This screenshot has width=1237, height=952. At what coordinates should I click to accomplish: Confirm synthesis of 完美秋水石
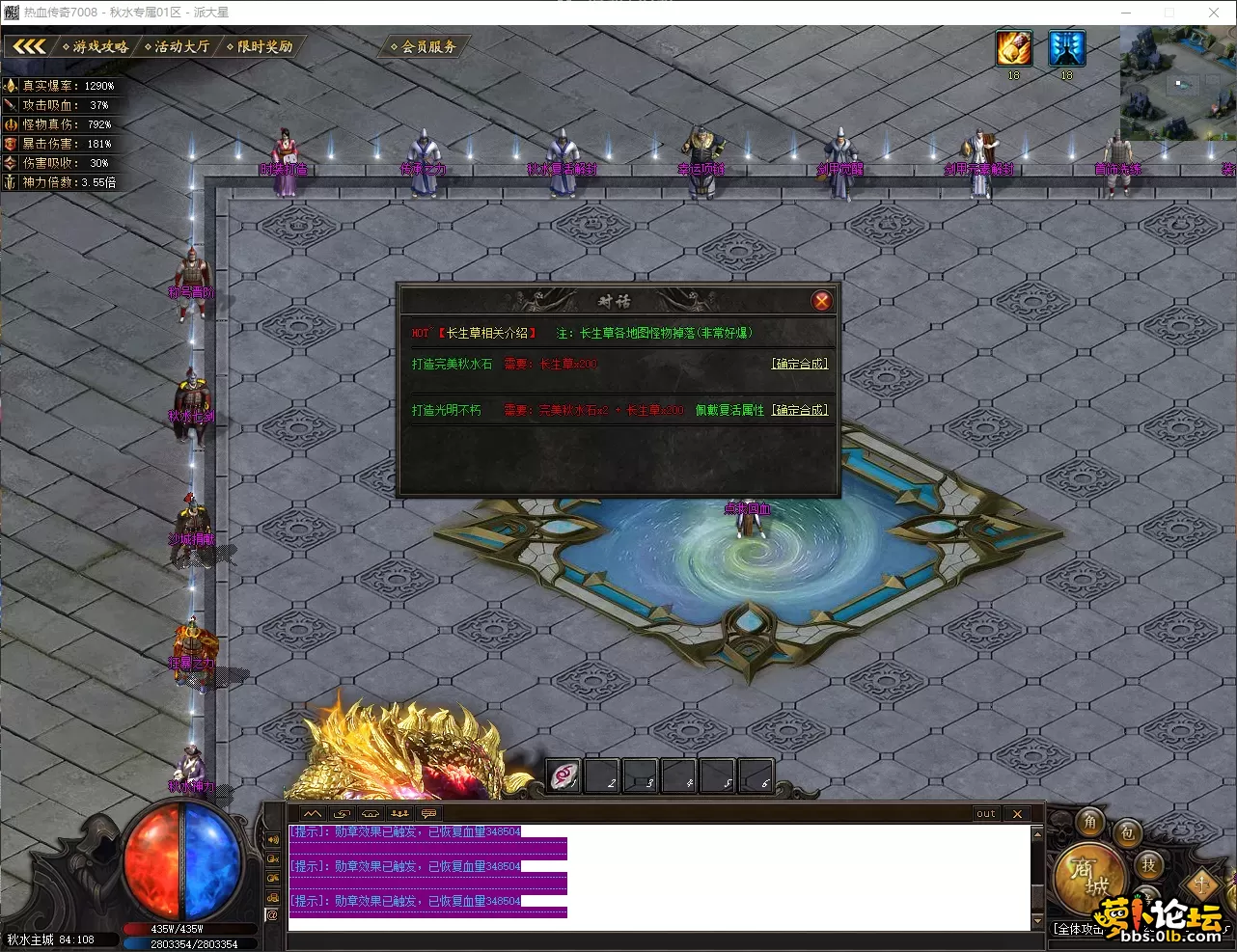tap(799, 364)
